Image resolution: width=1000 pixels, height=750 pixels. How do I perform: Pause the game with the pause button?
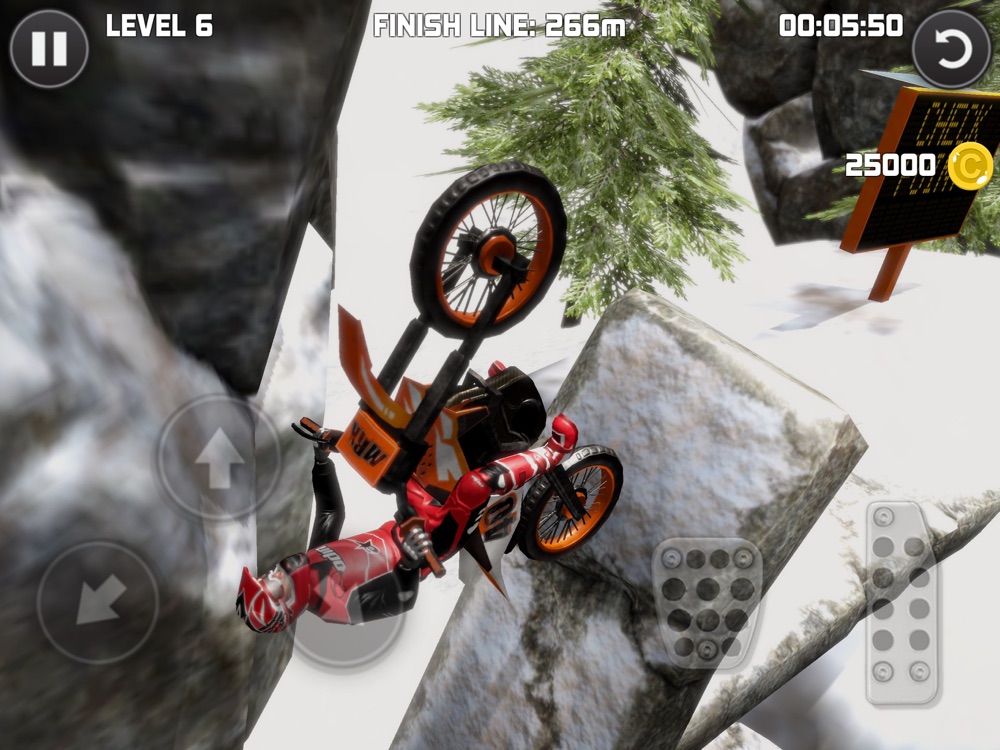[x=48, y=48]
